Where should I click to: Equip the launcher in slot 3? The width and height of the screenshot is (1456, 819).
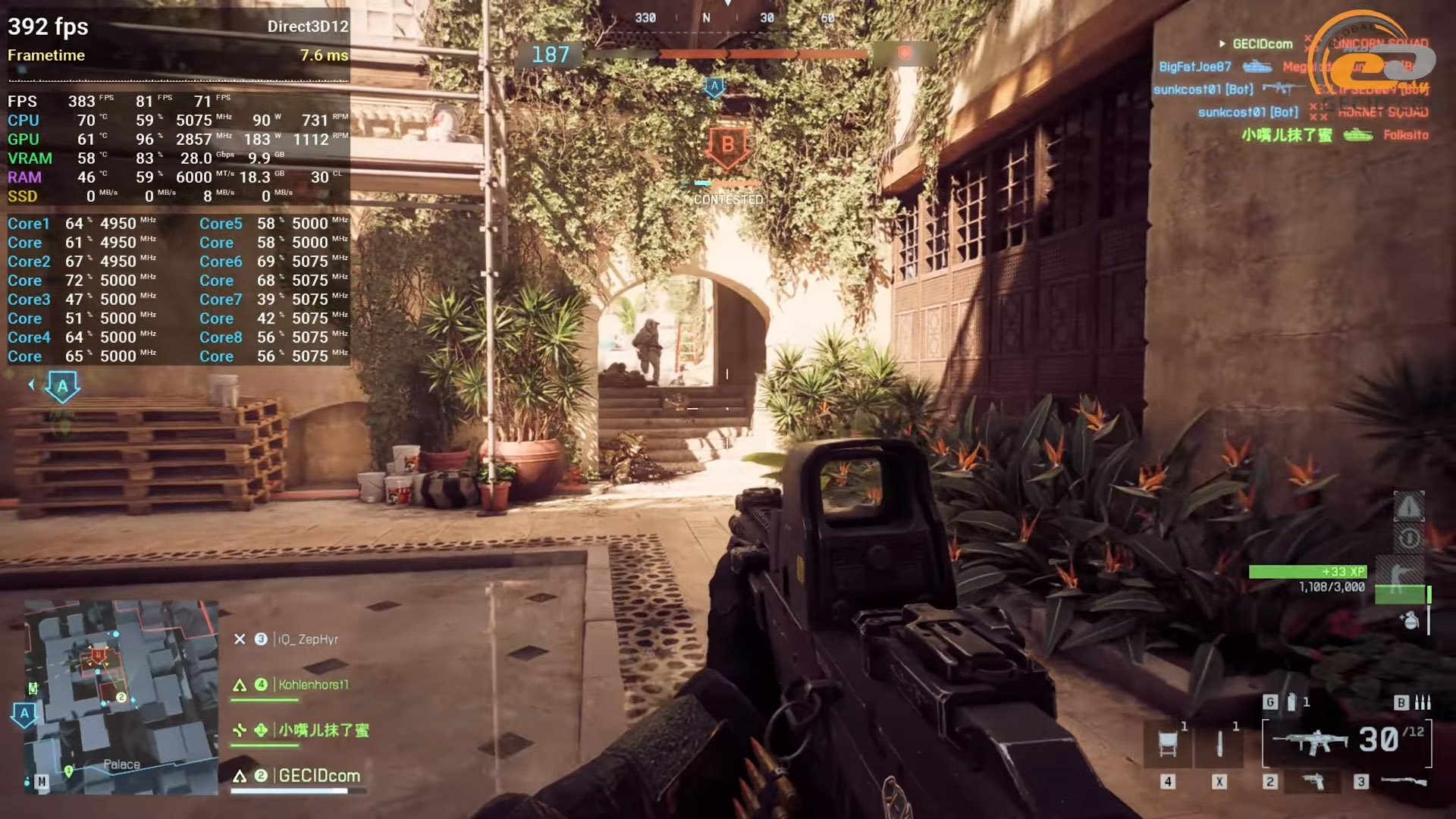[1403, 781]
